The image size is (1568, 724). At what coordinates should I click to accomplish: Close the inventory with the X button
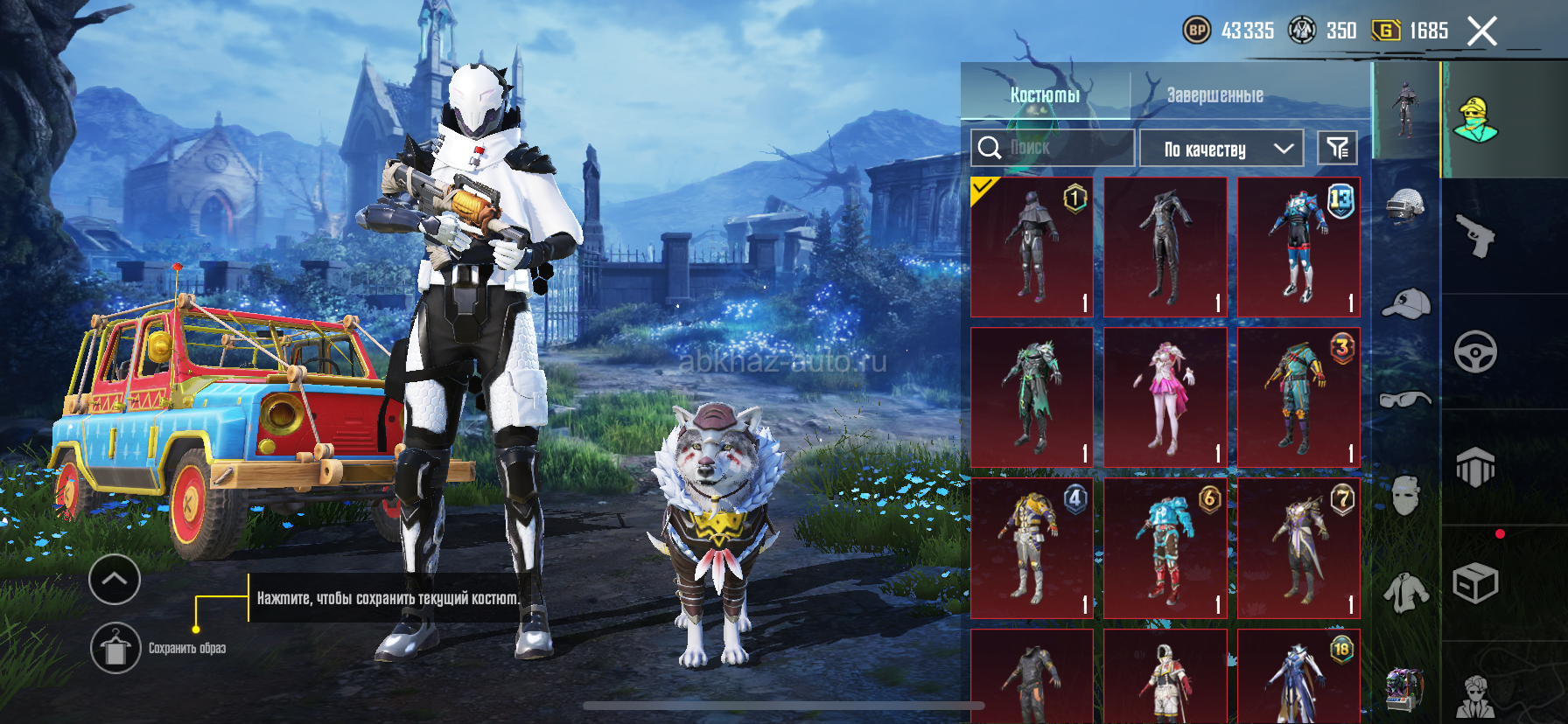coord(1481,31)
